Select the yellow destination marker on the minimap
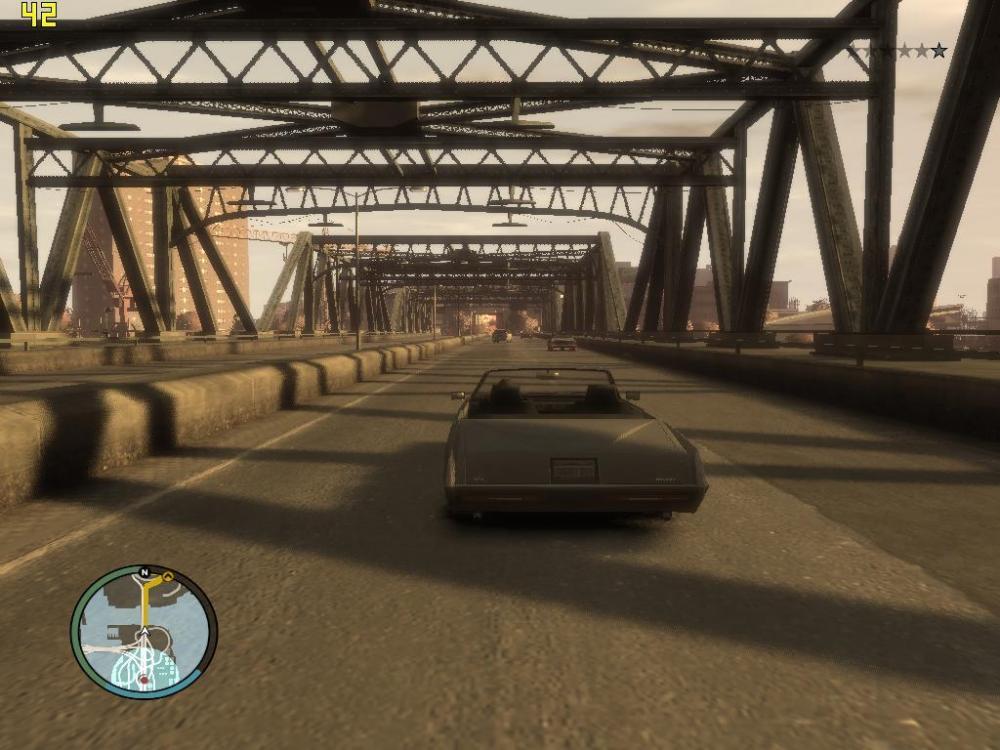This screenshot has width=1000, height=750. pyautogui.click(x=168, y=577)
